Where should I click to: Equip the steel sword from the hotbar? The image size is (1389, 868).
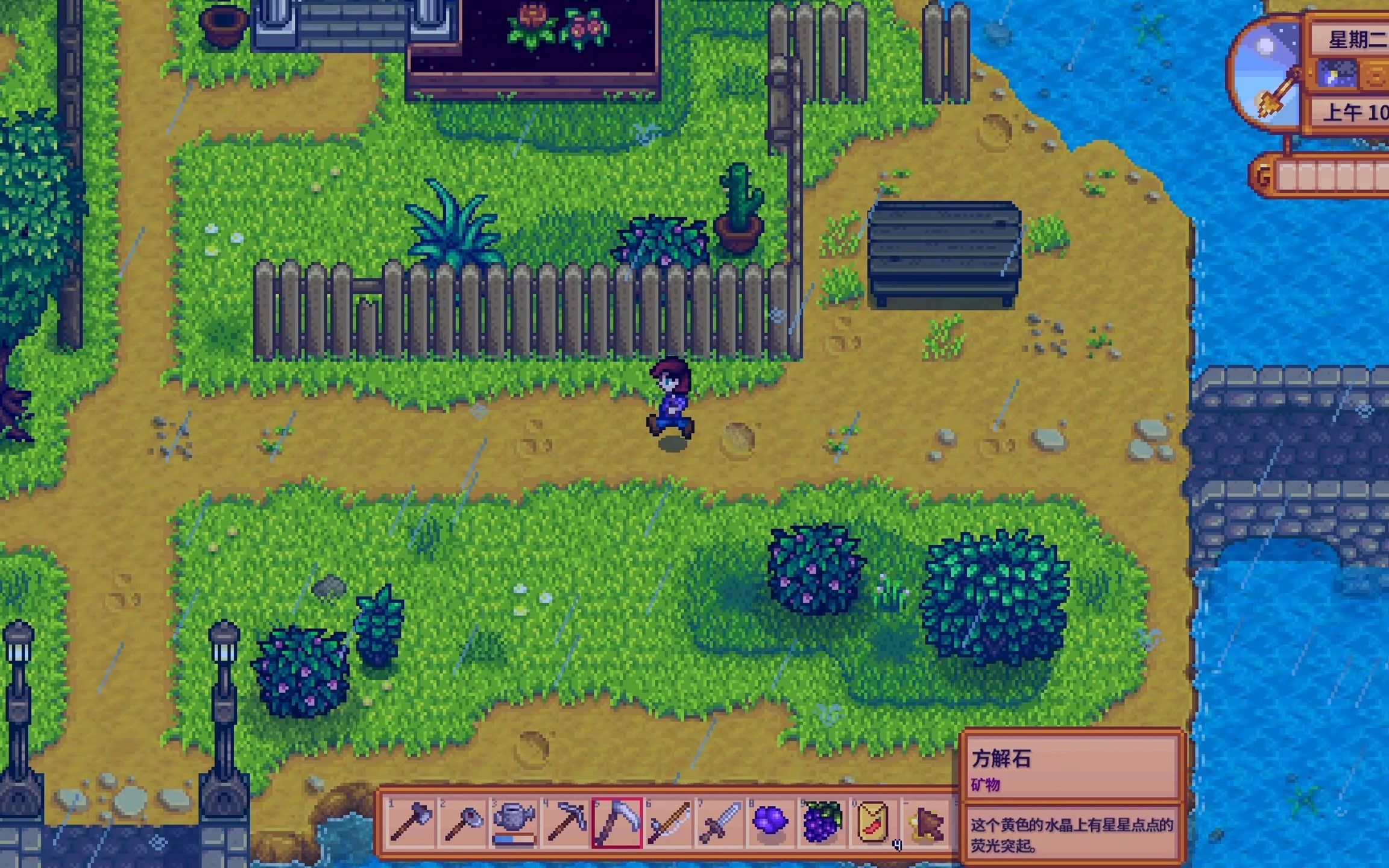(719, 822)
